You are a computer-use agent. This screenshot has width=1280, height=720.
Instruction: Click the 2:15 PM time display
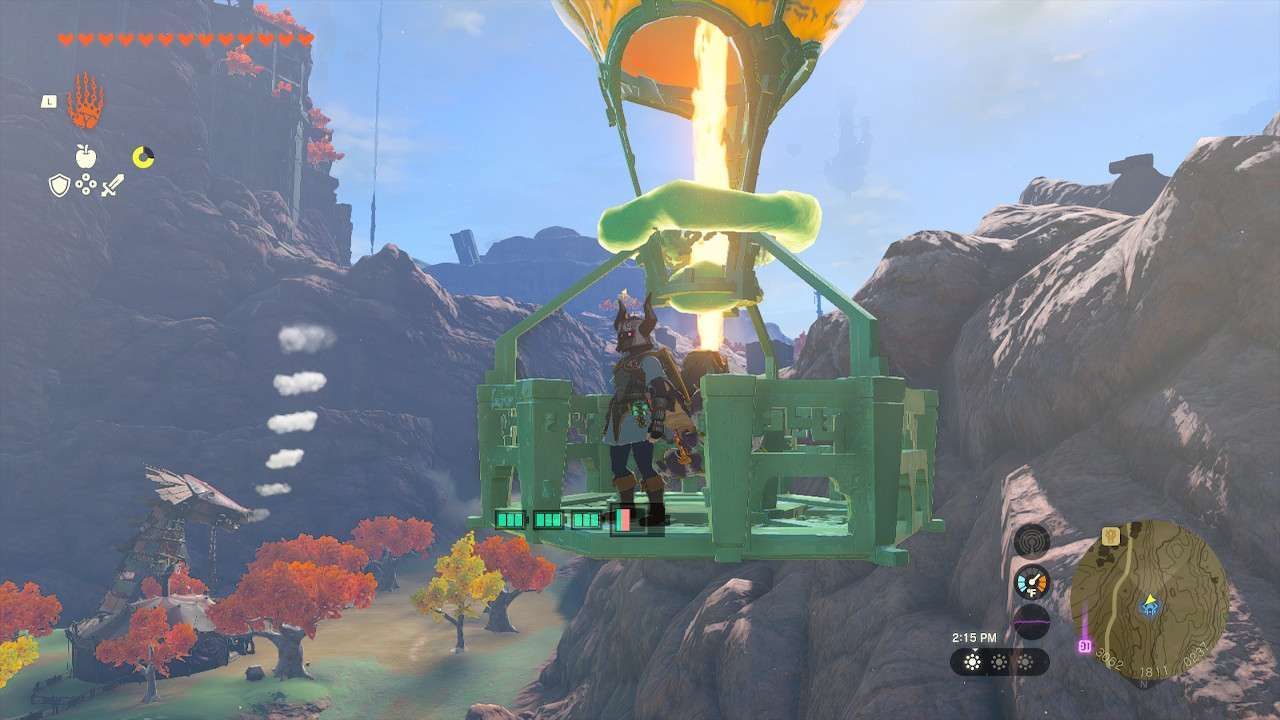[x=977, y=636]
